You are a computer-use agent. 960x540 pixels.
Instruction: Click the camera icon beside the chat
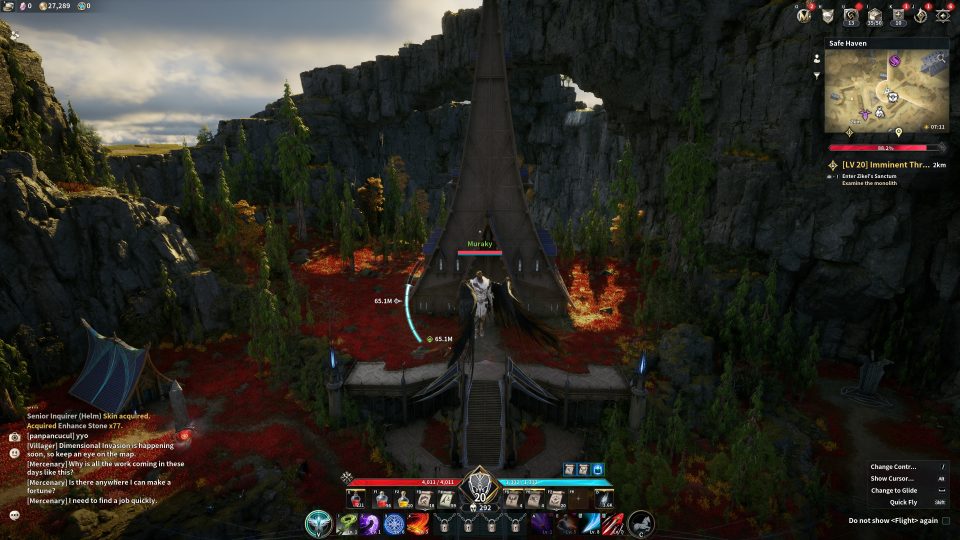coord(15,437)
